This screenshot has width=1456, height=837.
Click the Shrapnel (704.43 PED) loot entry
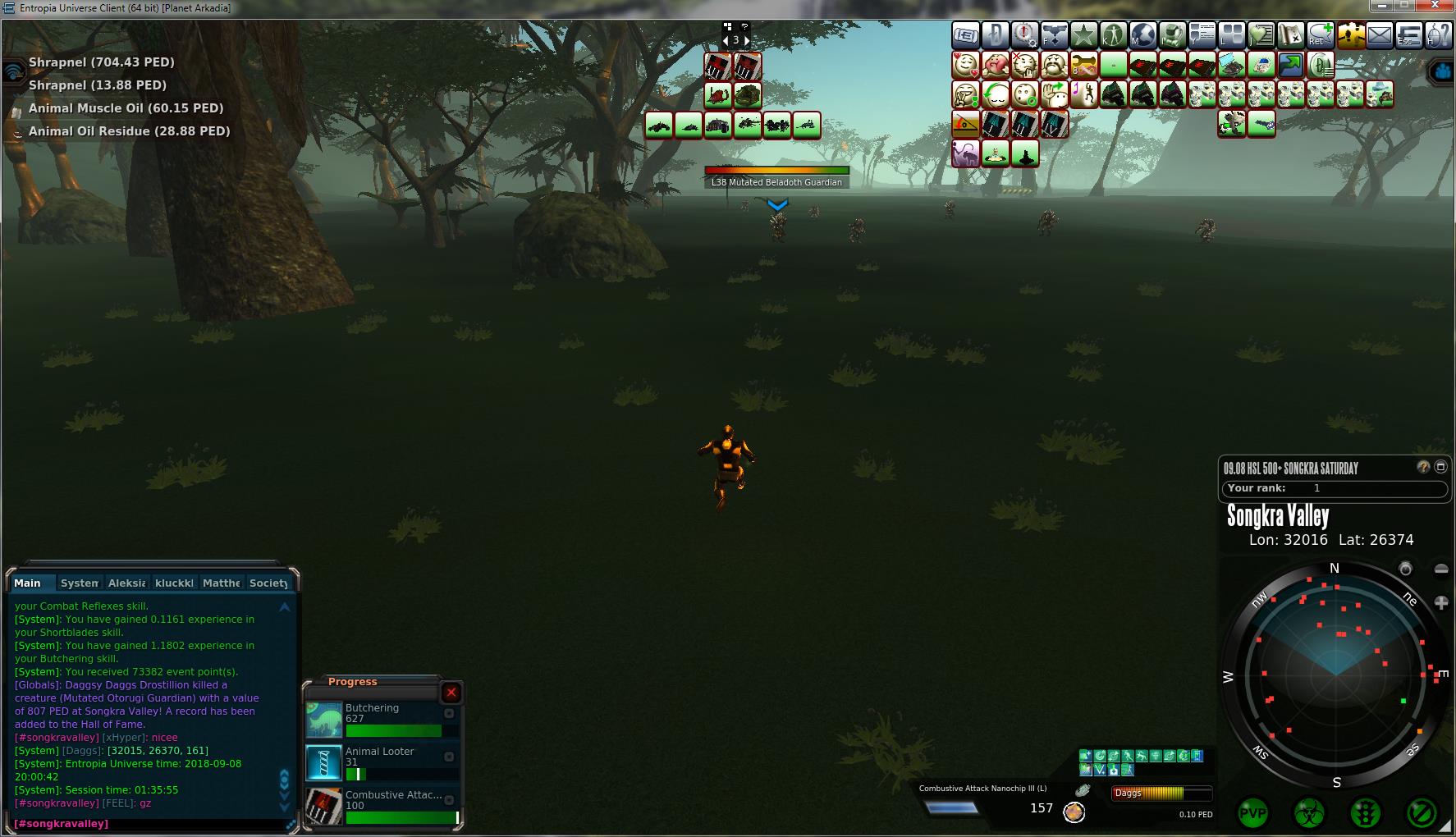(x=101, y=62)
